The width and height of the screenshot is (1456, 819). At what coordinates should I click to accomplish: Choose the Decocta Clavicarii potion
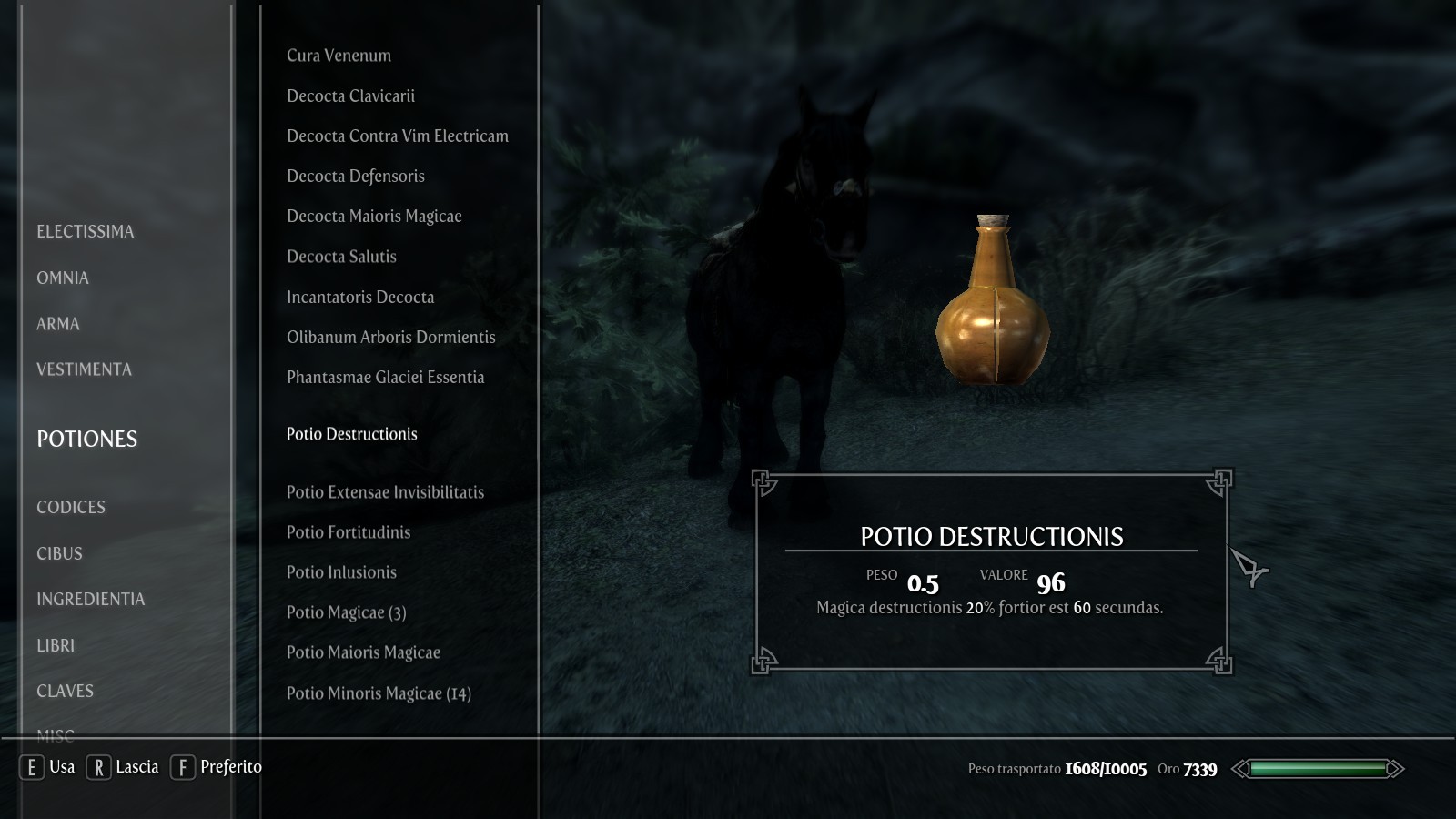(350, 96)
